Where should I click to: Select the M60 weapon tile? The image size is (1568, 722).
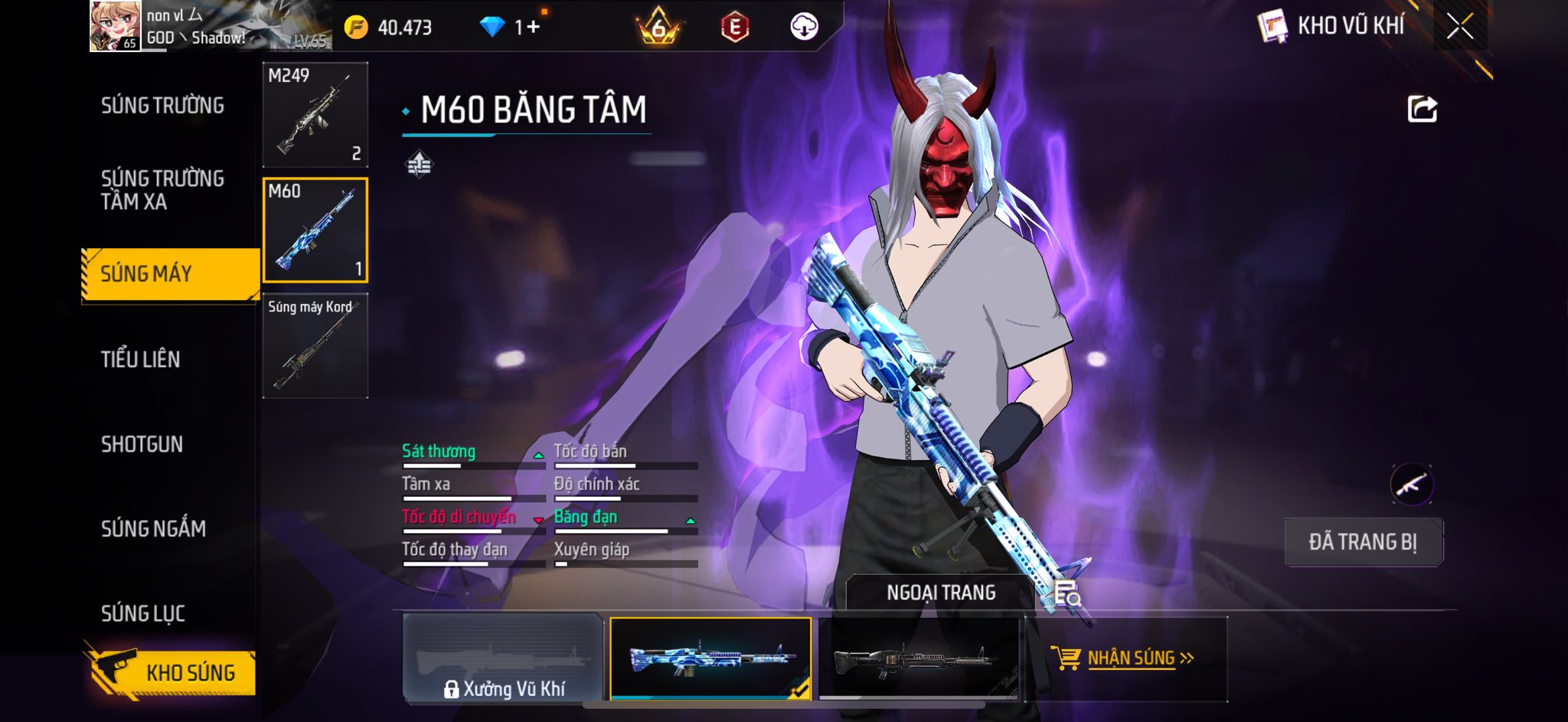point(315,230)
